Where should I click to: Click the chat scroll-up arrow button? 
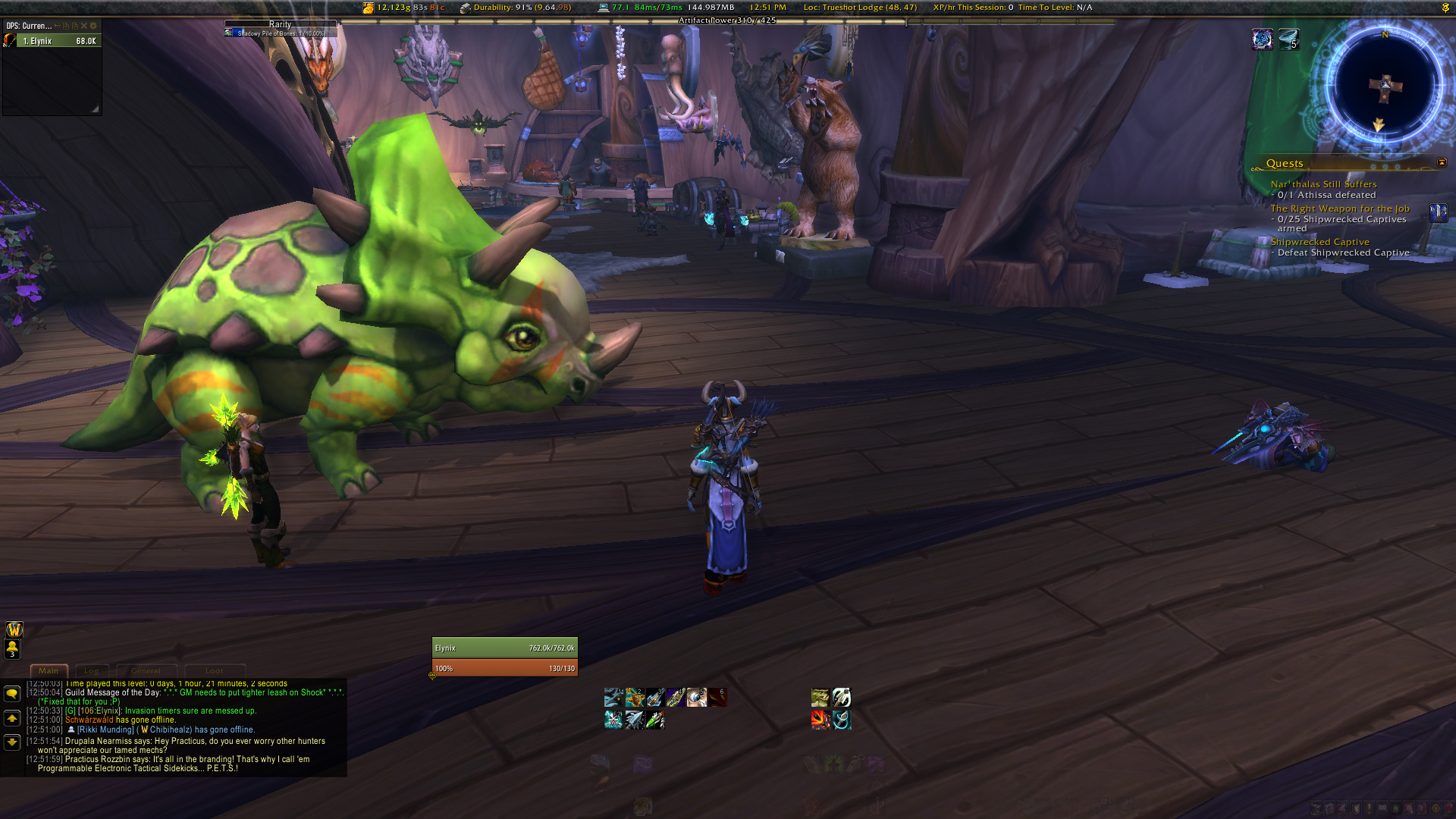(12, 718)
